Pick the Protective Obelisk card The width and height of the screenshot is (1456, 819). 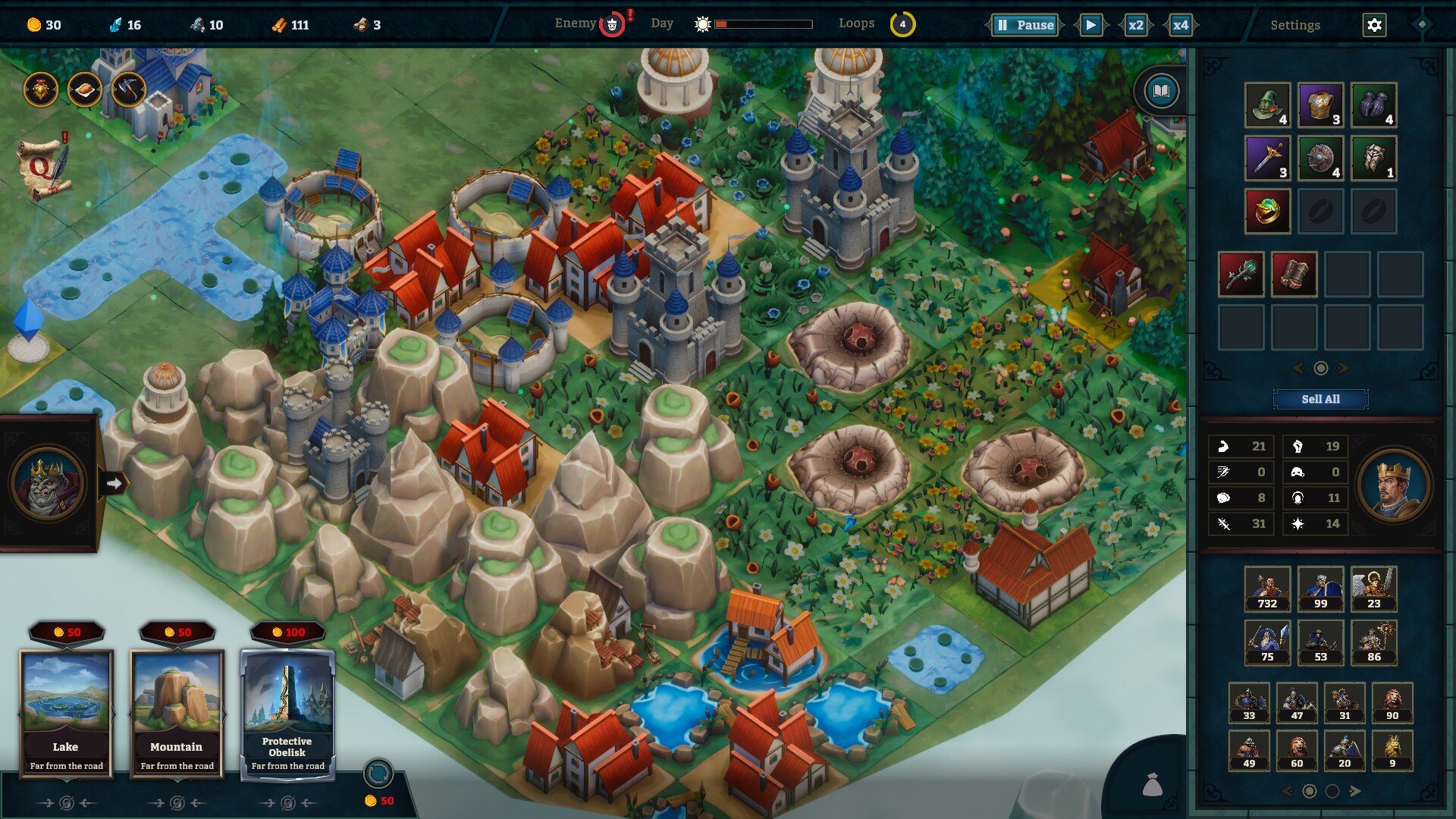coord(287,713)
